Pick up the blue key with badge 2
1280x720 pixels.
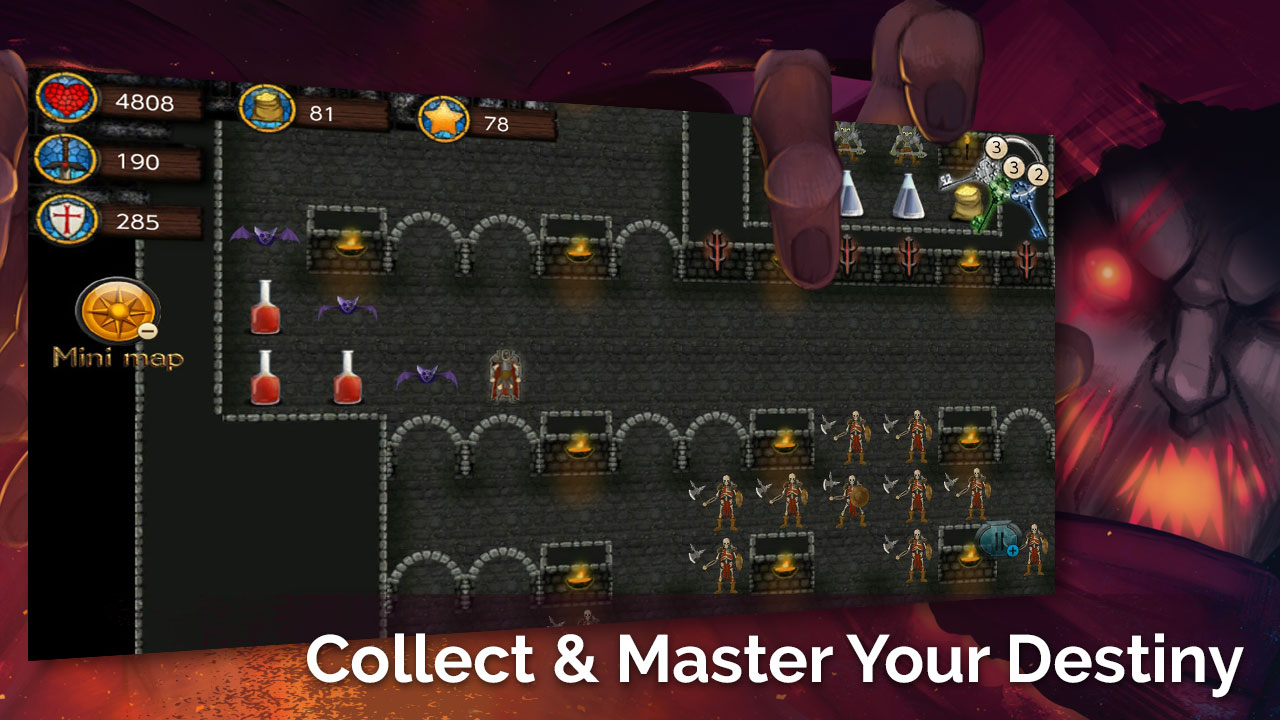1028,205
